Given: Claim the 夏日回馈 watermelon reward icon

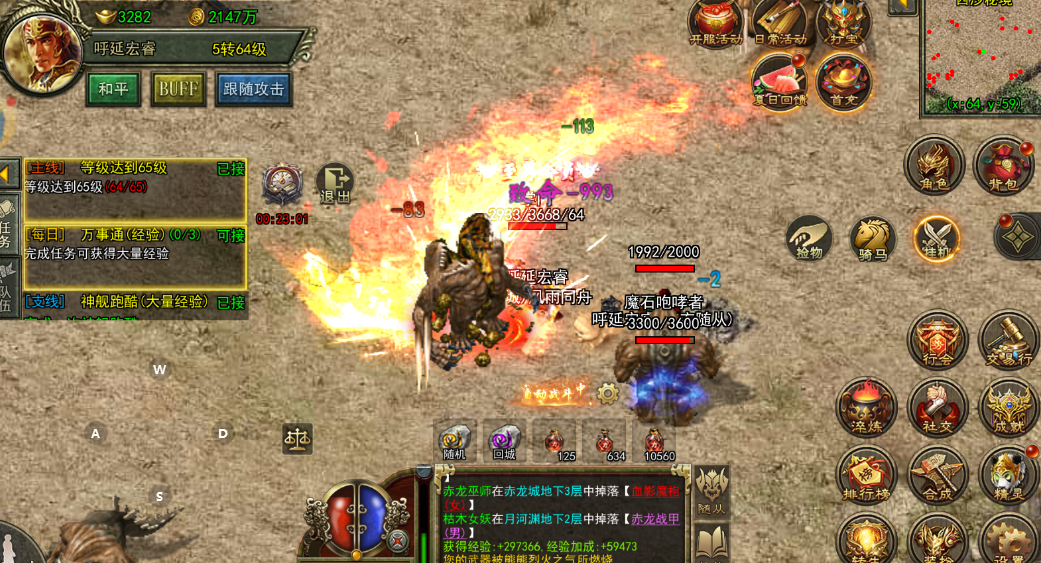Looking at the screenshot, I should point(779,82).
